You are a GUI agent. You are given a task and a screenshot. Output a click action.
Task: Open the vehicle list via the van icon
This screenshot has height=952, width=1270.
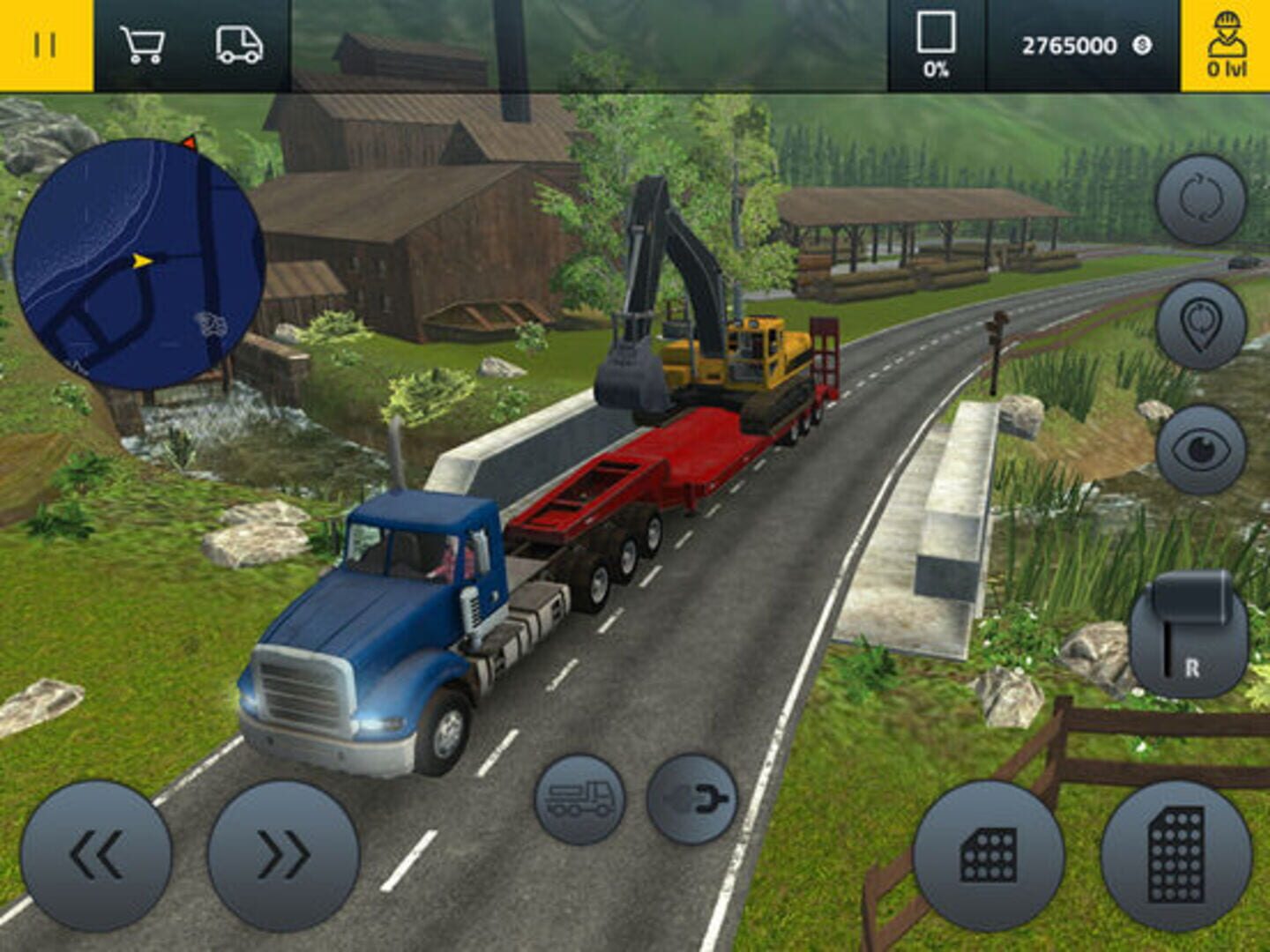coord(239,45)
